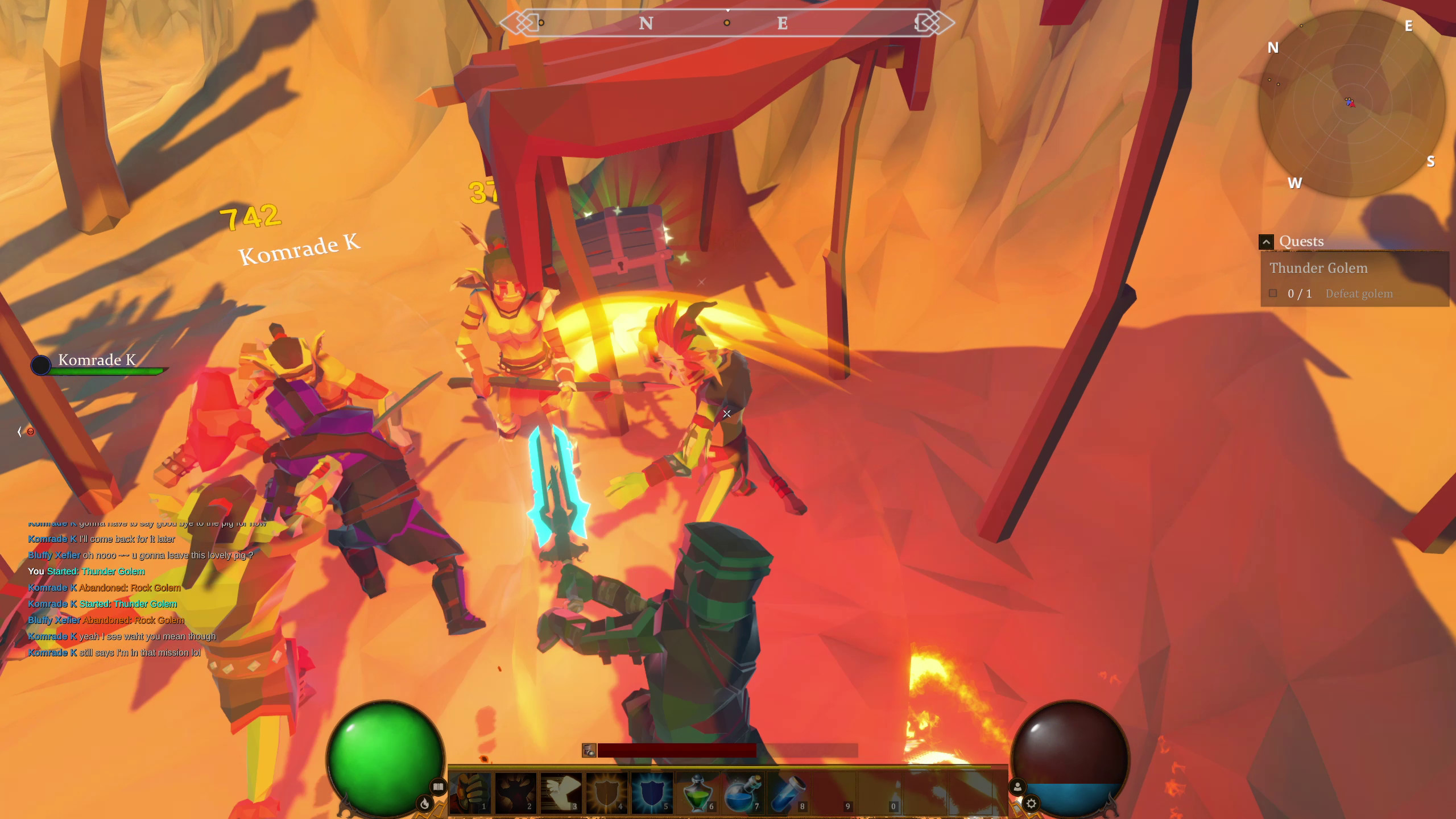Open the character profile icon near the mana orb
This screenshot has width=1456, height=819.
coord(1017,787)
